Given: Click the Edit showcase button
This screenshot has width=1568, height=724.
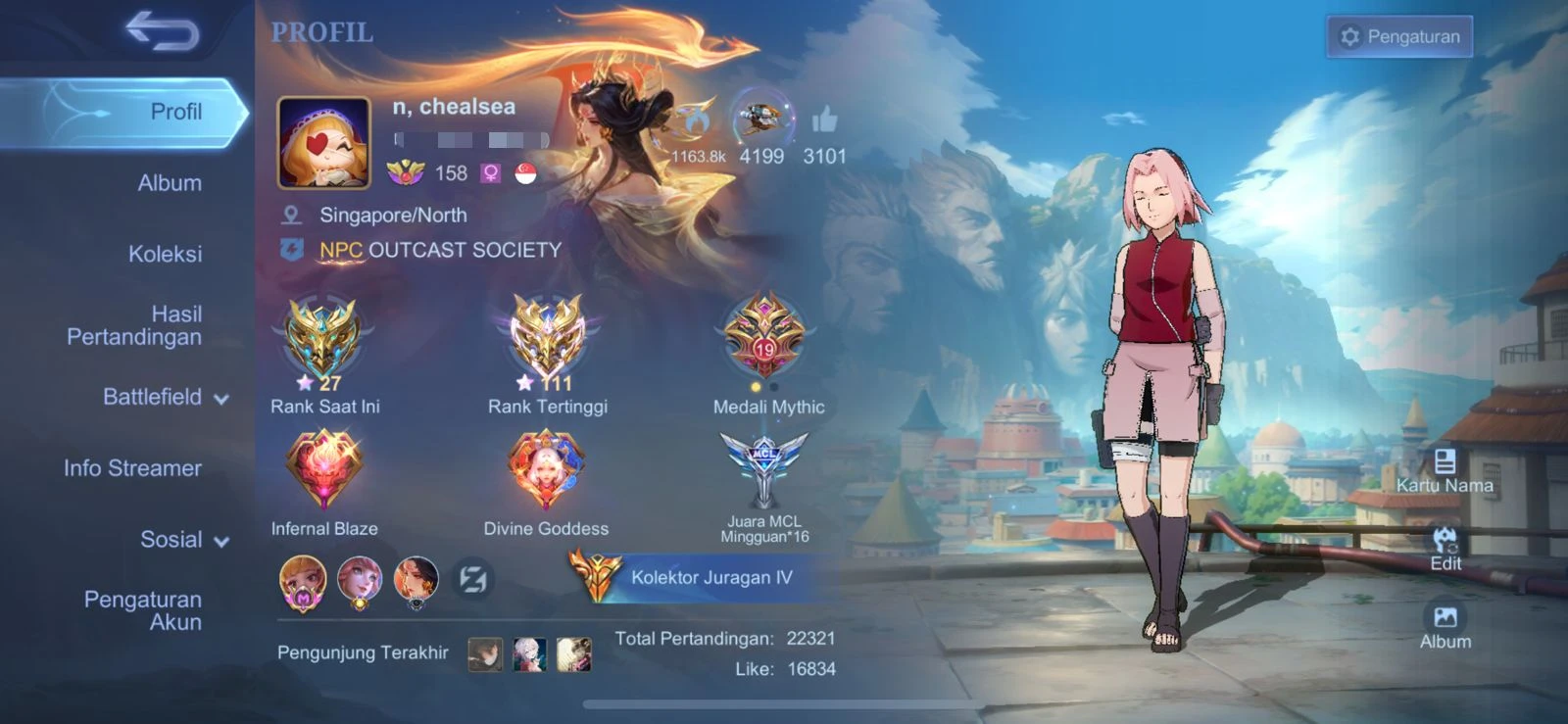Looking at the screenshot, I should tap(1445, 548).
